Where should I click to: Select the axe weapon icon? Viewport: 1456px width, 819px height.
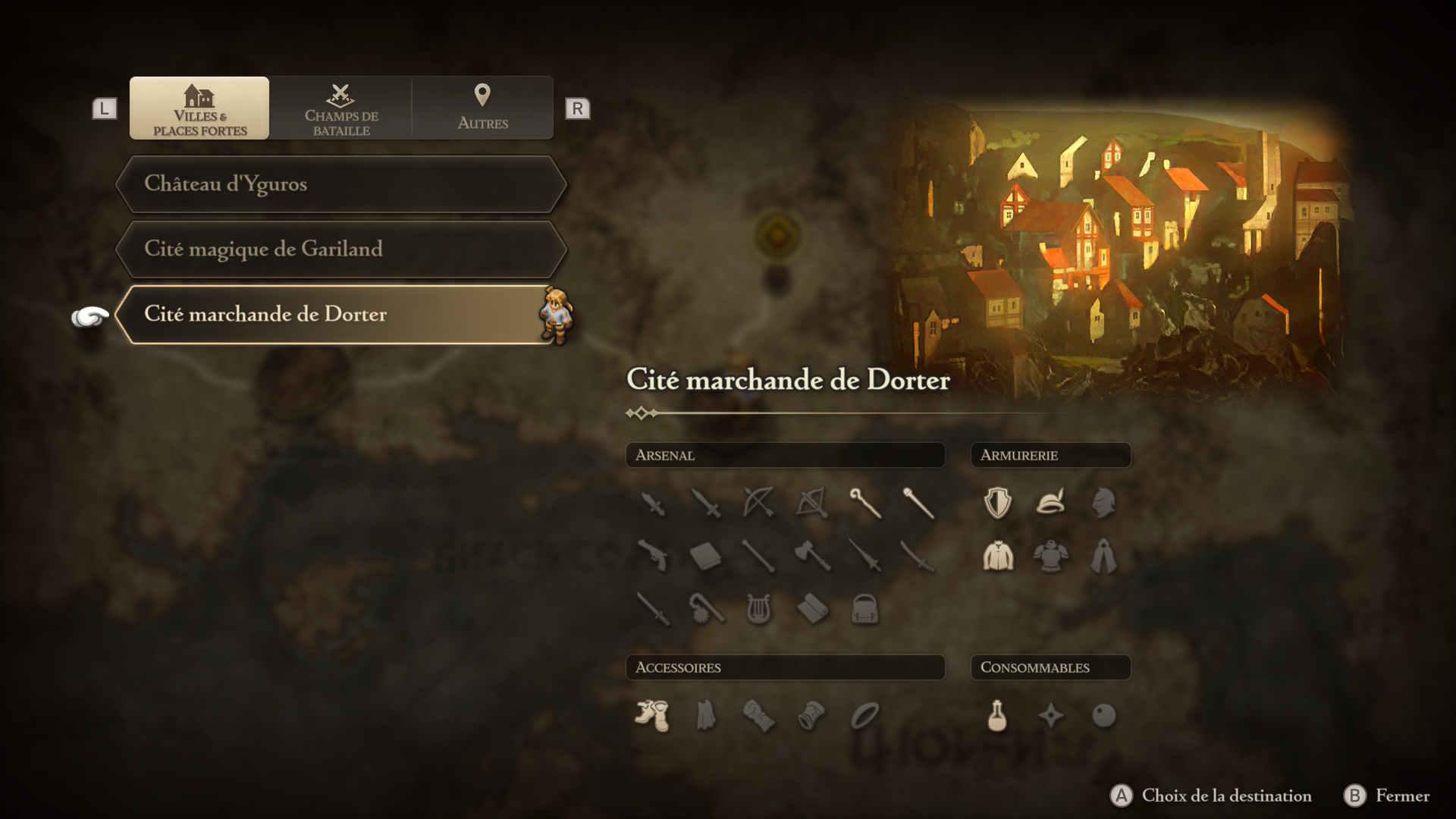tap(811, 557)
